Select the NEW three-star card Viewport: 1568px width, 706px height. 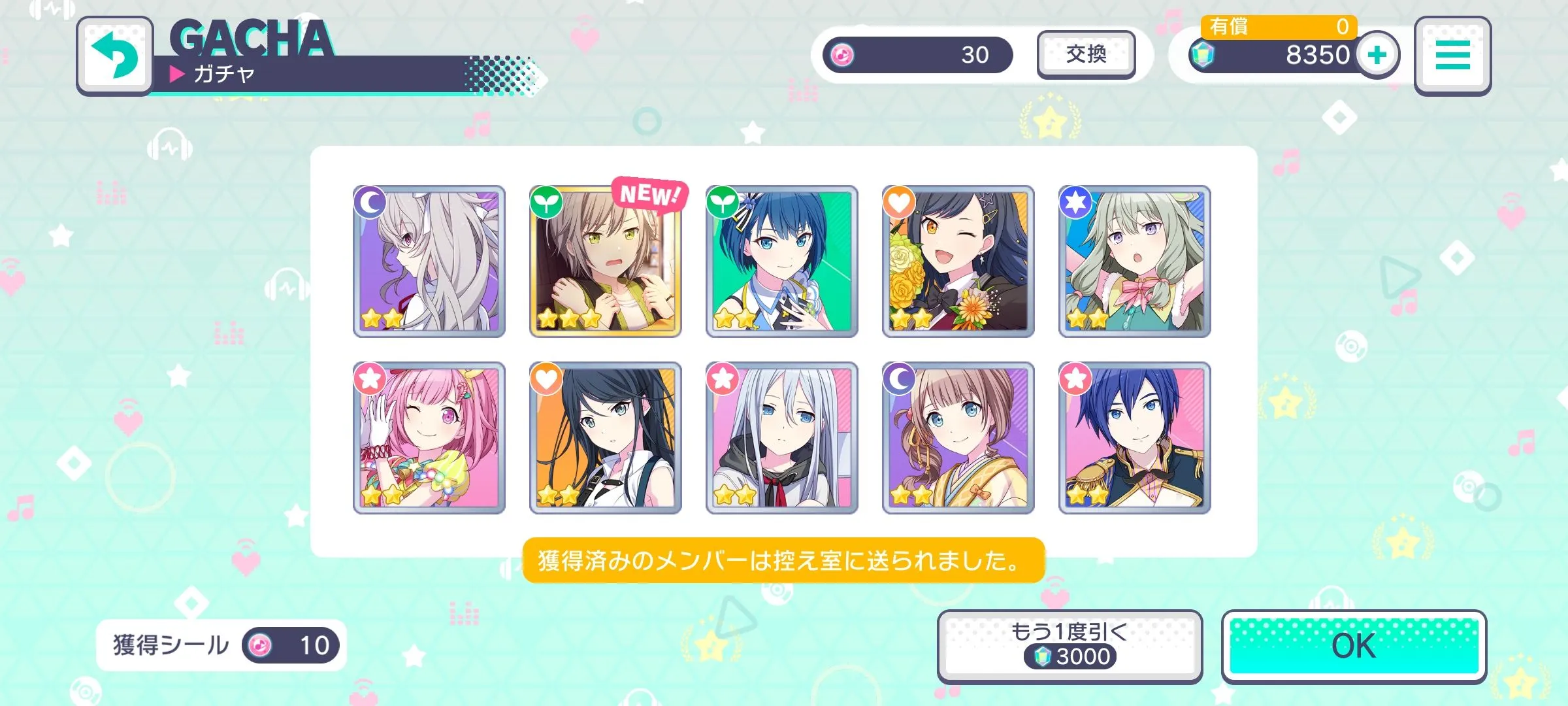point(605,261)
